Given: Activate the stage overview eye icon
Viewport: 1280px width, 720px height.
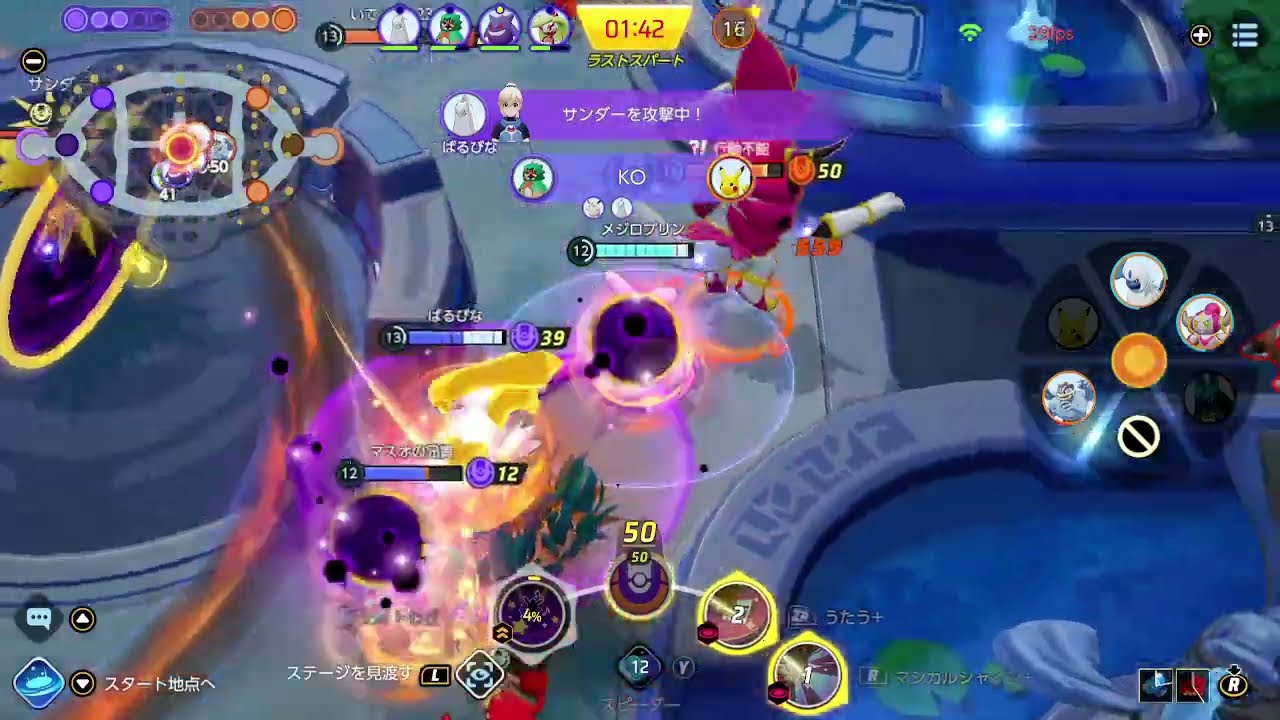Looking at the screenshot, I should pyautogui.click(x=479, y=675).
